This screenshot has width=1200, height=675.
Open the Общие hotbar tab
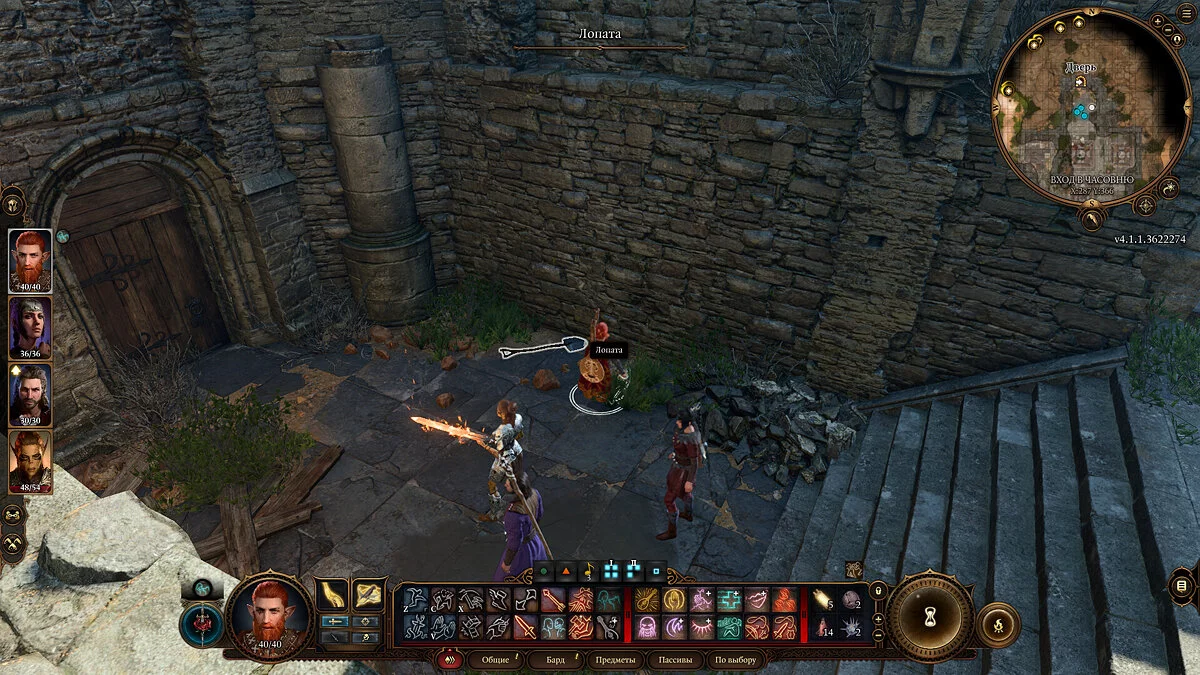(496, 660)
